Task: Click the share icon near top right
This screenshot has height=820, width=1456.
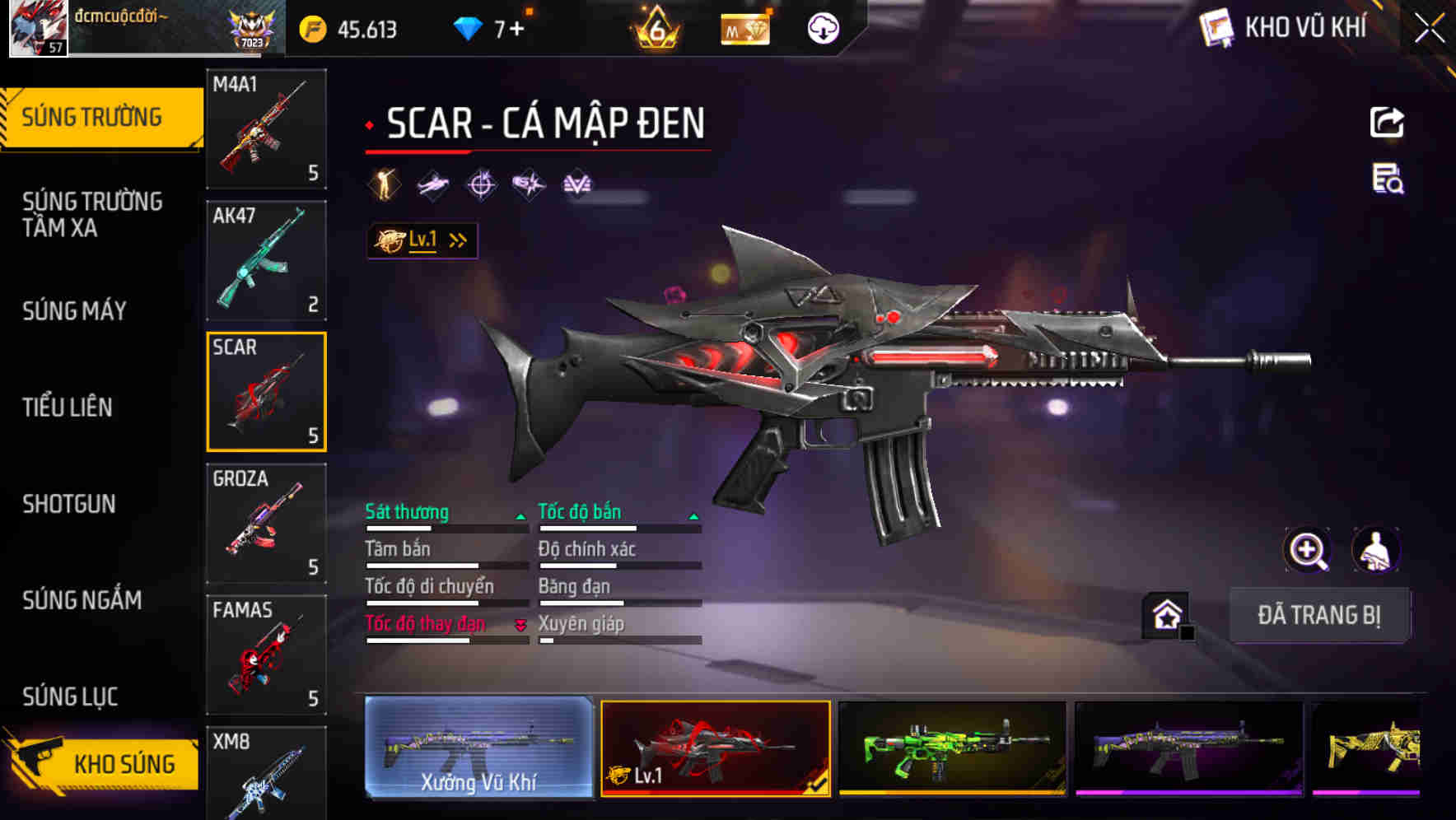Action: pos(1387,120)
